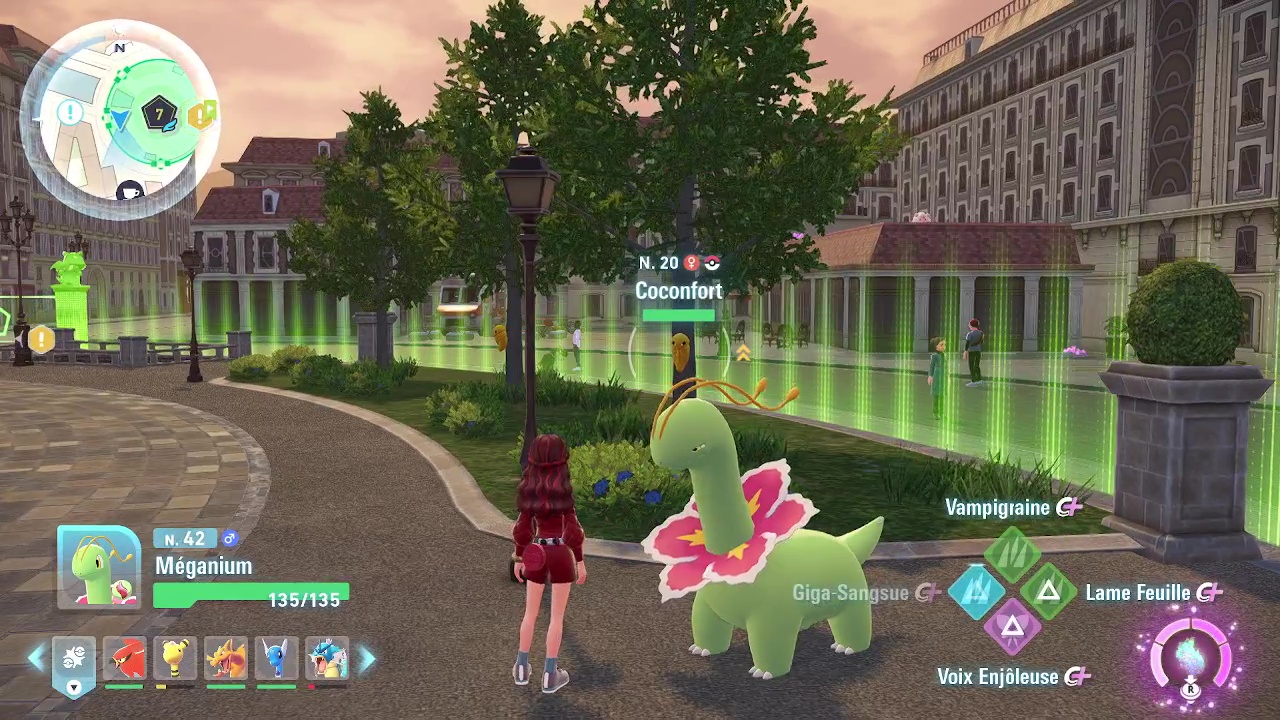The height and width of the screenshot is (720, 1280).
Task: Cycle party right with the right arrow
Action: click(364, 656)
